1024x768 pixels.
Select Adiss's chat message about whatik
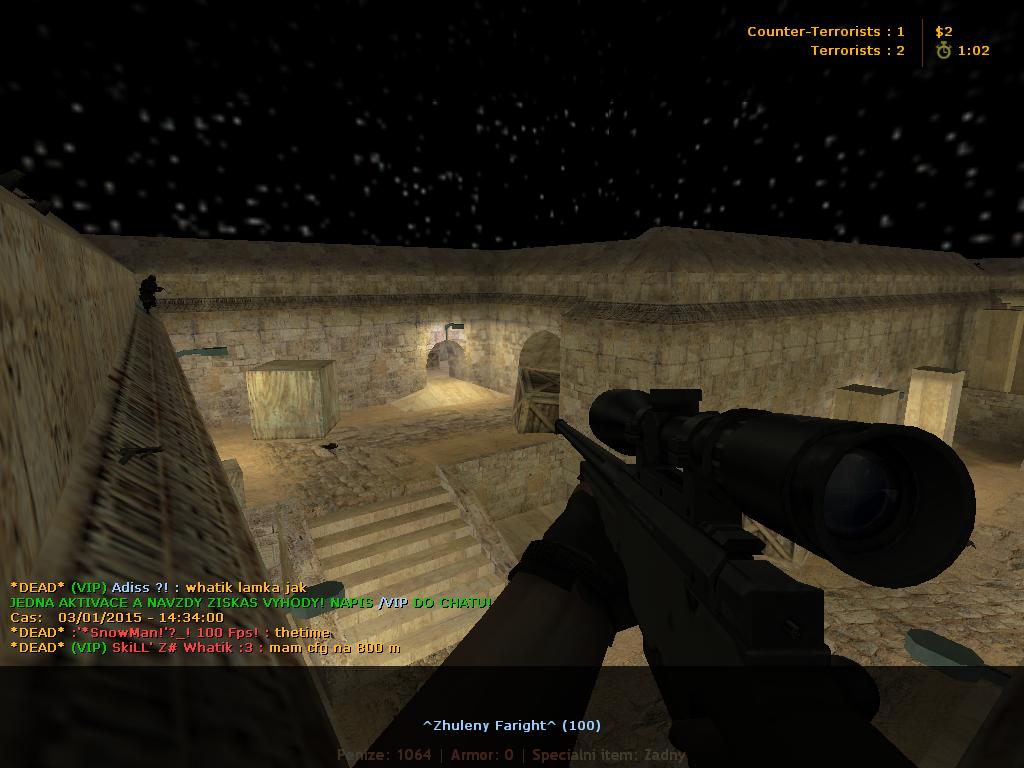pyautogui.click(x=158, y=587)
